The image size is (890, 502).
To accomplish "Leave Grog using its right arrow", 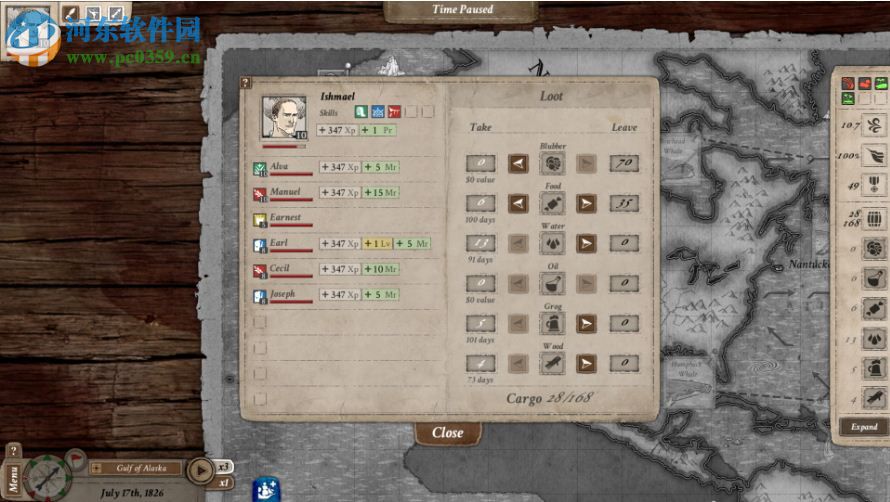I will pos(587,323).
